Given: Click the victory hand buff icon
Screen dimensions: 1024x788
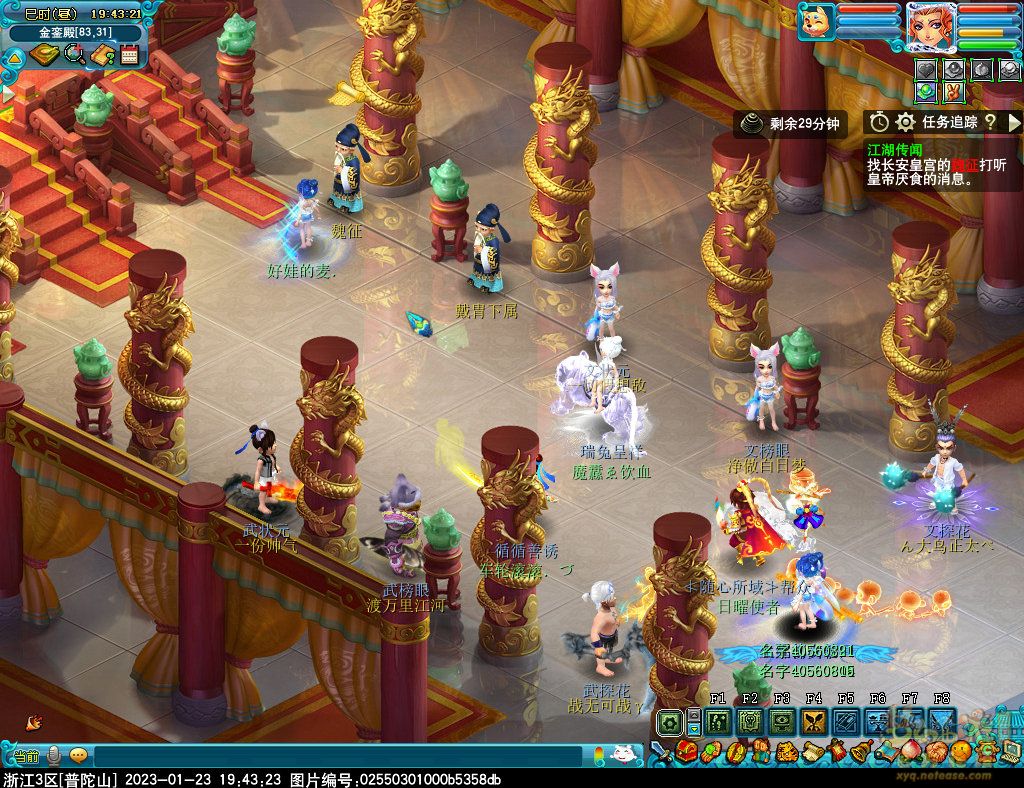Looking at the screenshot, I should click(954, 91).
